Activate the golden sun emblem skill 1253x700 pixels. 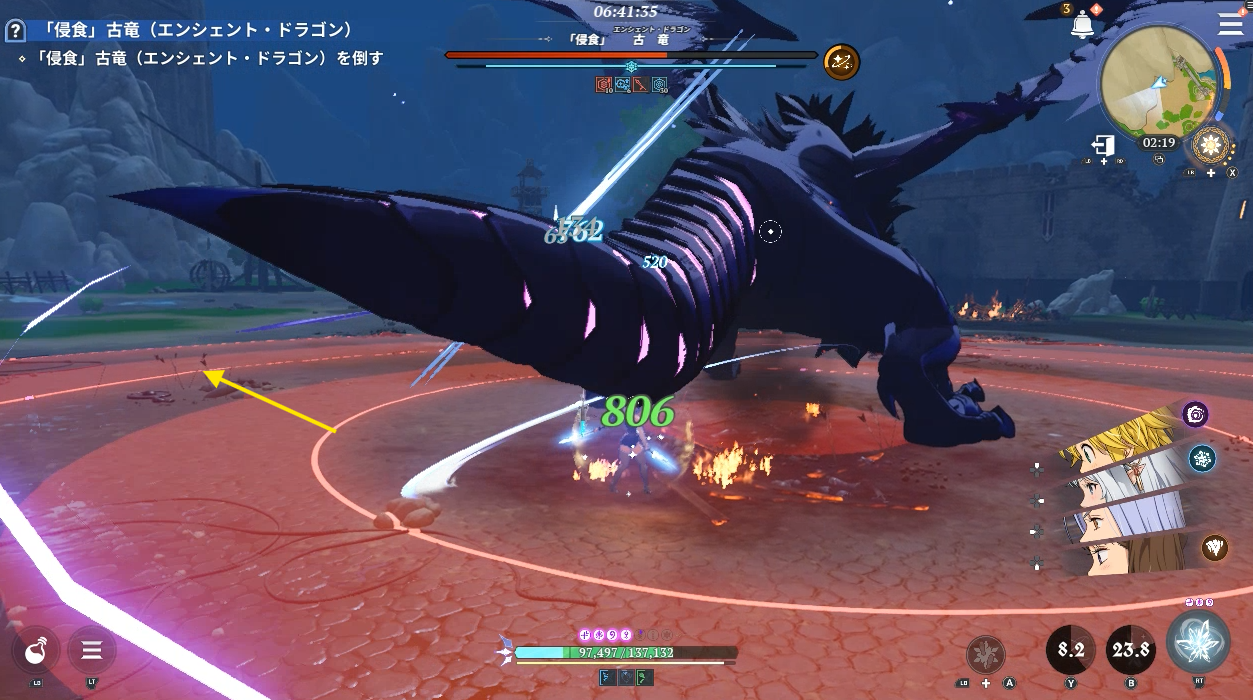(1210, 146)
